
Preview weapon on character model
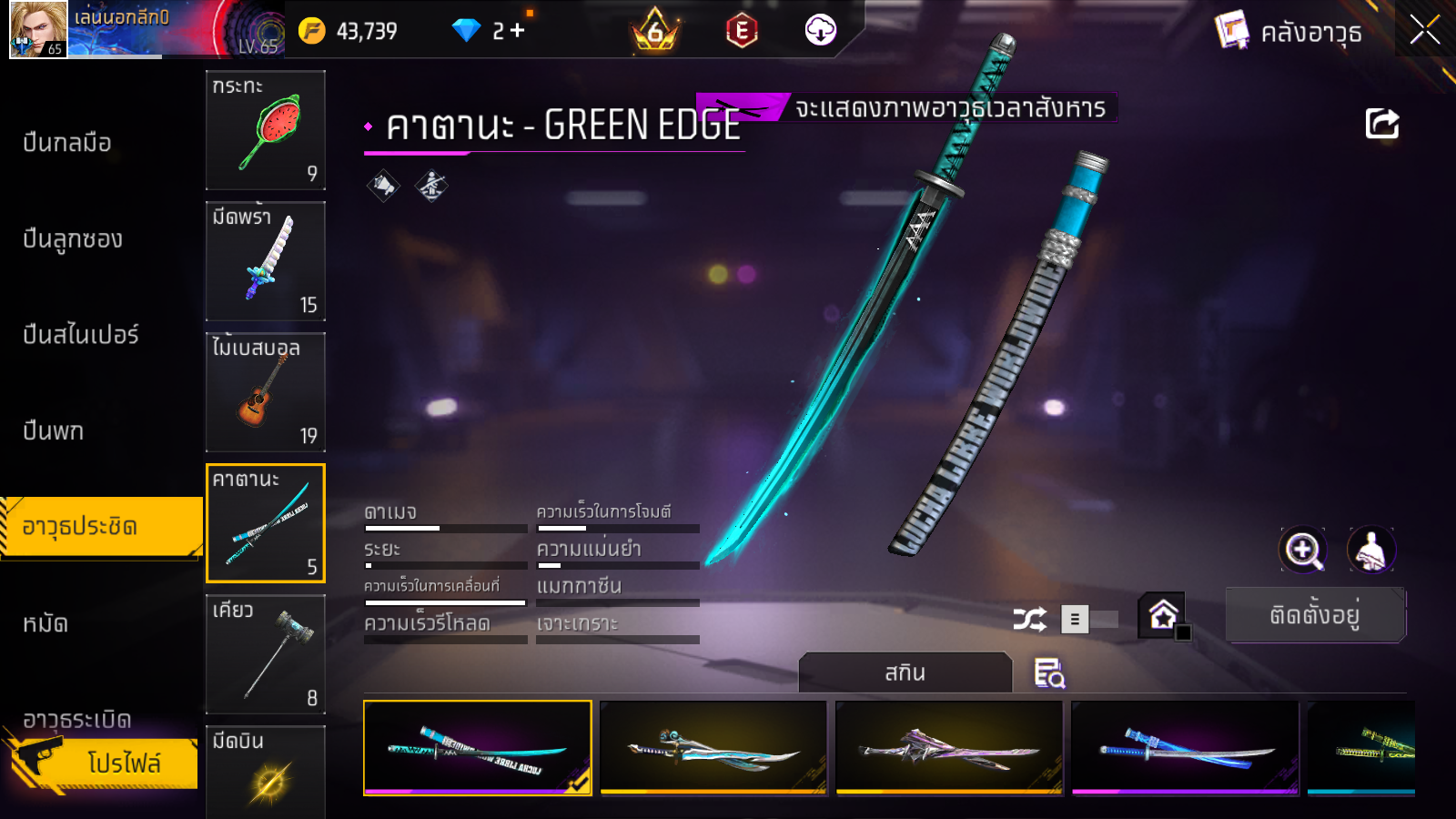coord(1370,550)
